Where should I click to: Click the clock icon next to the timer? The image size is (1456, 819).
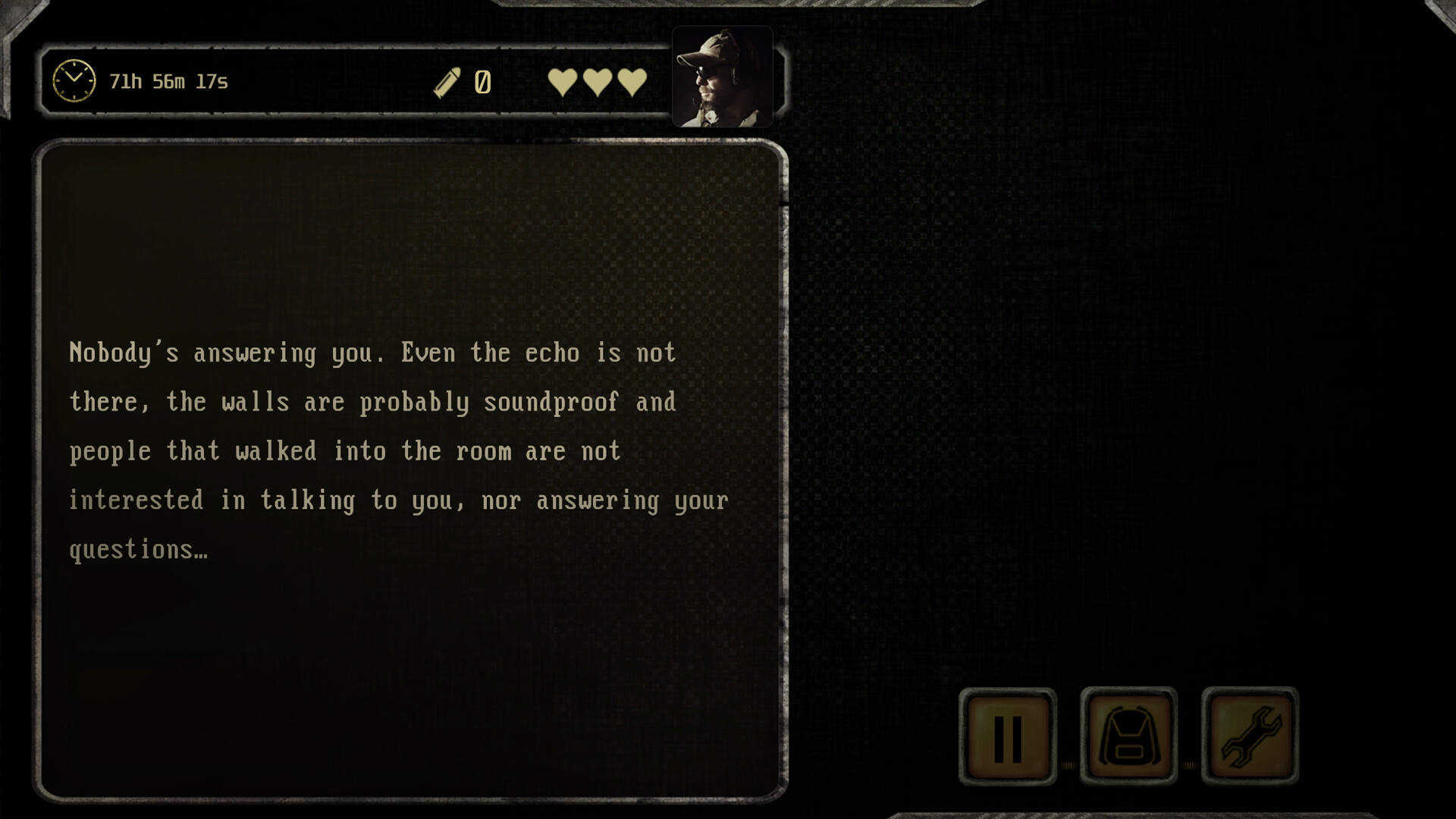tap(74, 79)
